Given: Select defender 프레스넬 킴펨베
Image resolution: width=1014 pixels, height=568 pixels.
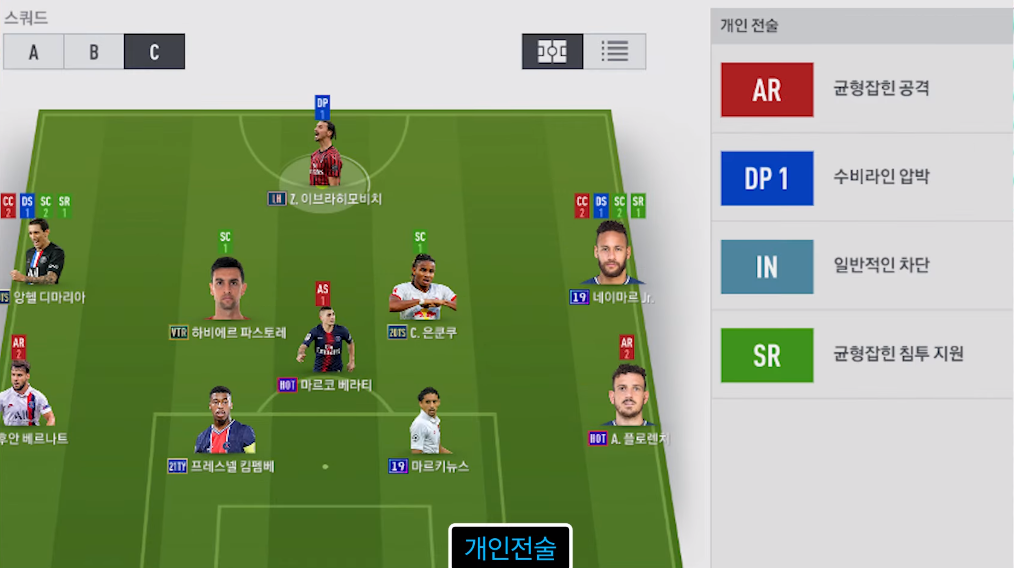Looking at the screenshot, I should point(224,424).
